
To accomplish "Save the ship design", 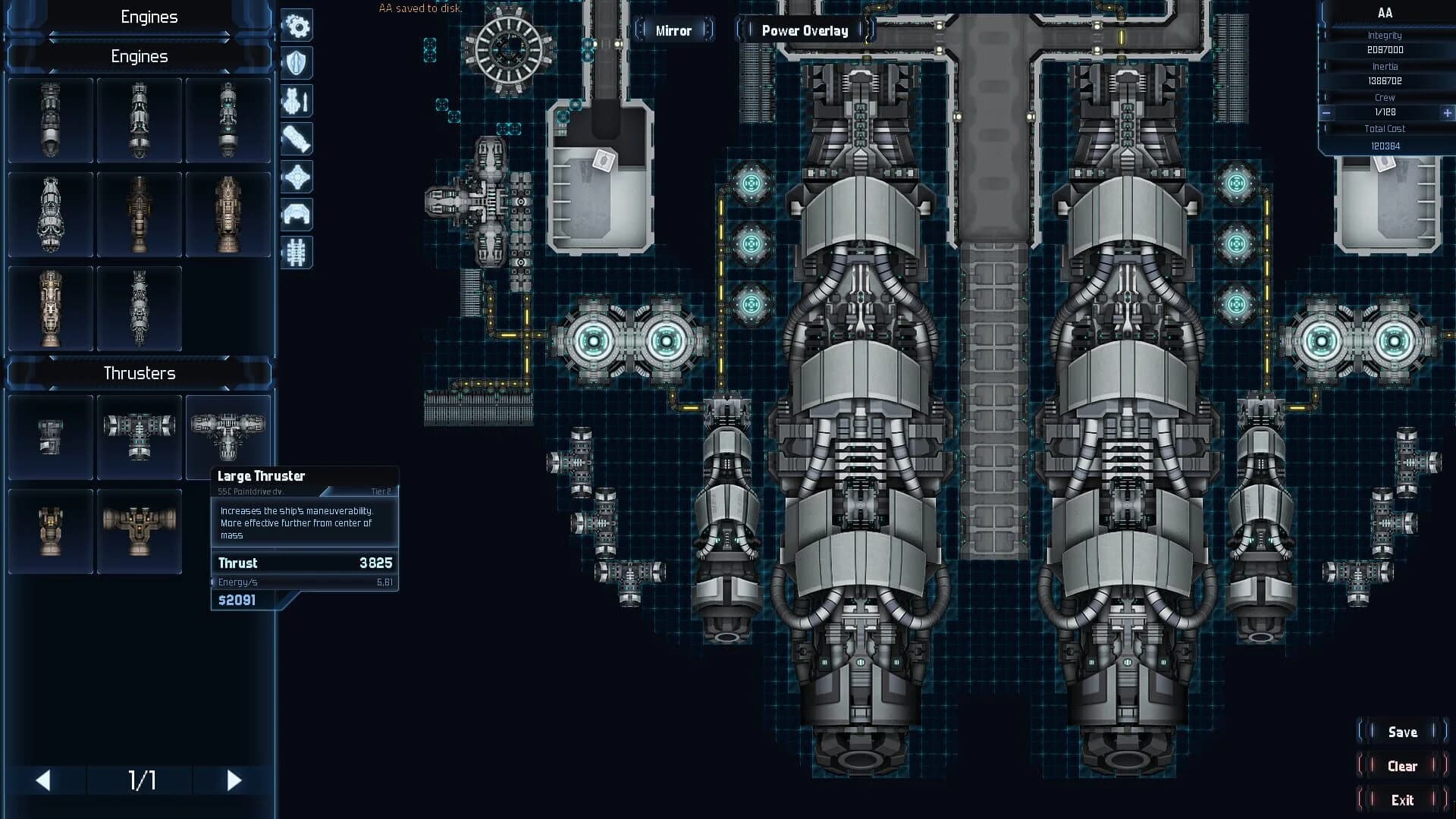I will (x=1402, y=732).
